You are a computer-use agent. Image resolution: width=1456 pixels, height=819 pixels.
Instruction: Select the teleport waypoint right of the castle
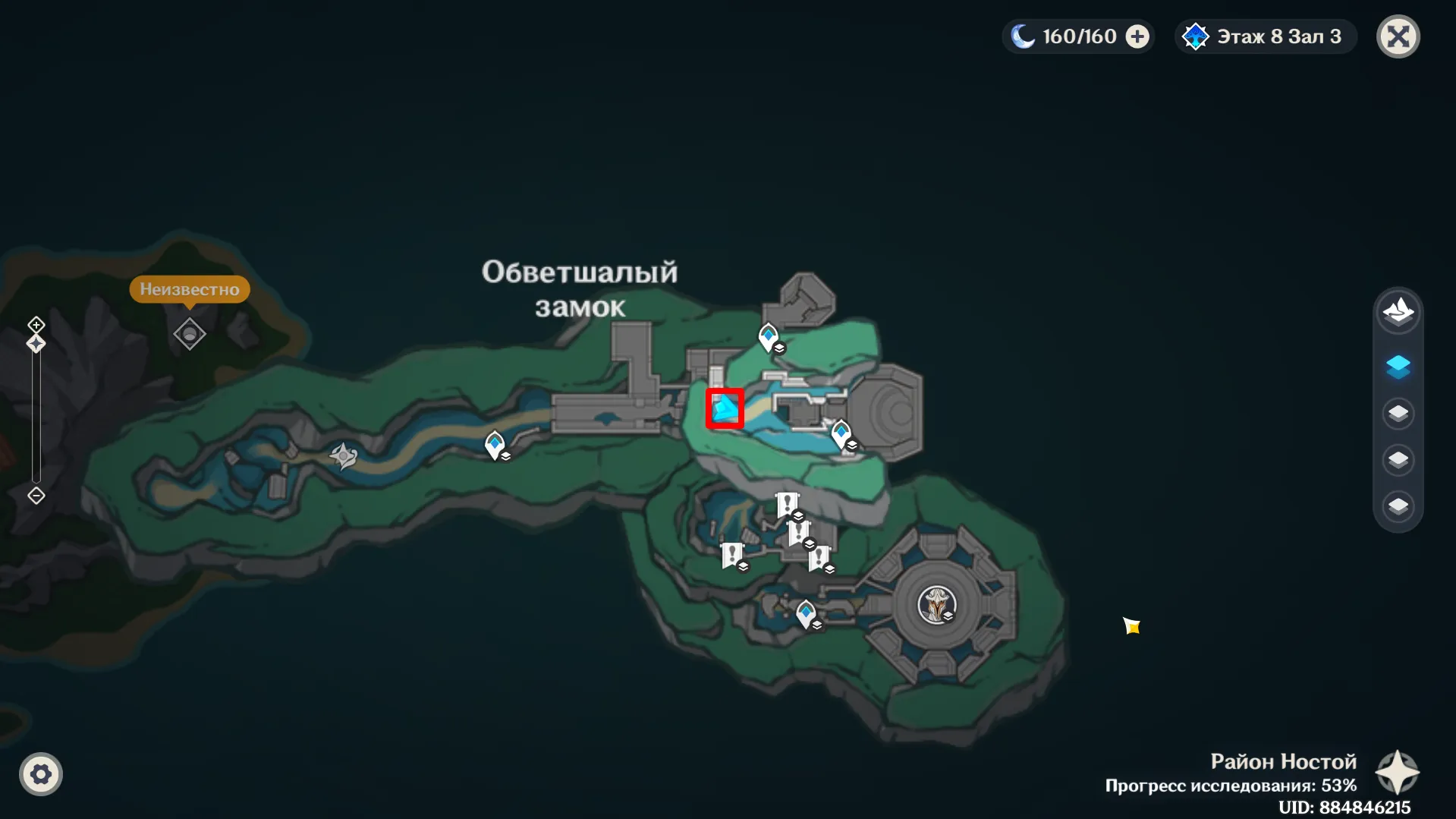tap(841, 430)
